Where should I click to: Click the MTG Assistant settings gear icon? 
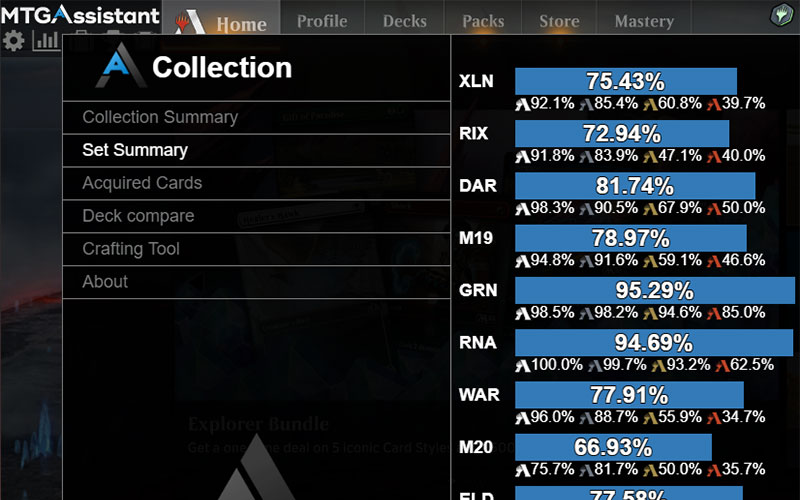[x=14, y=41]
